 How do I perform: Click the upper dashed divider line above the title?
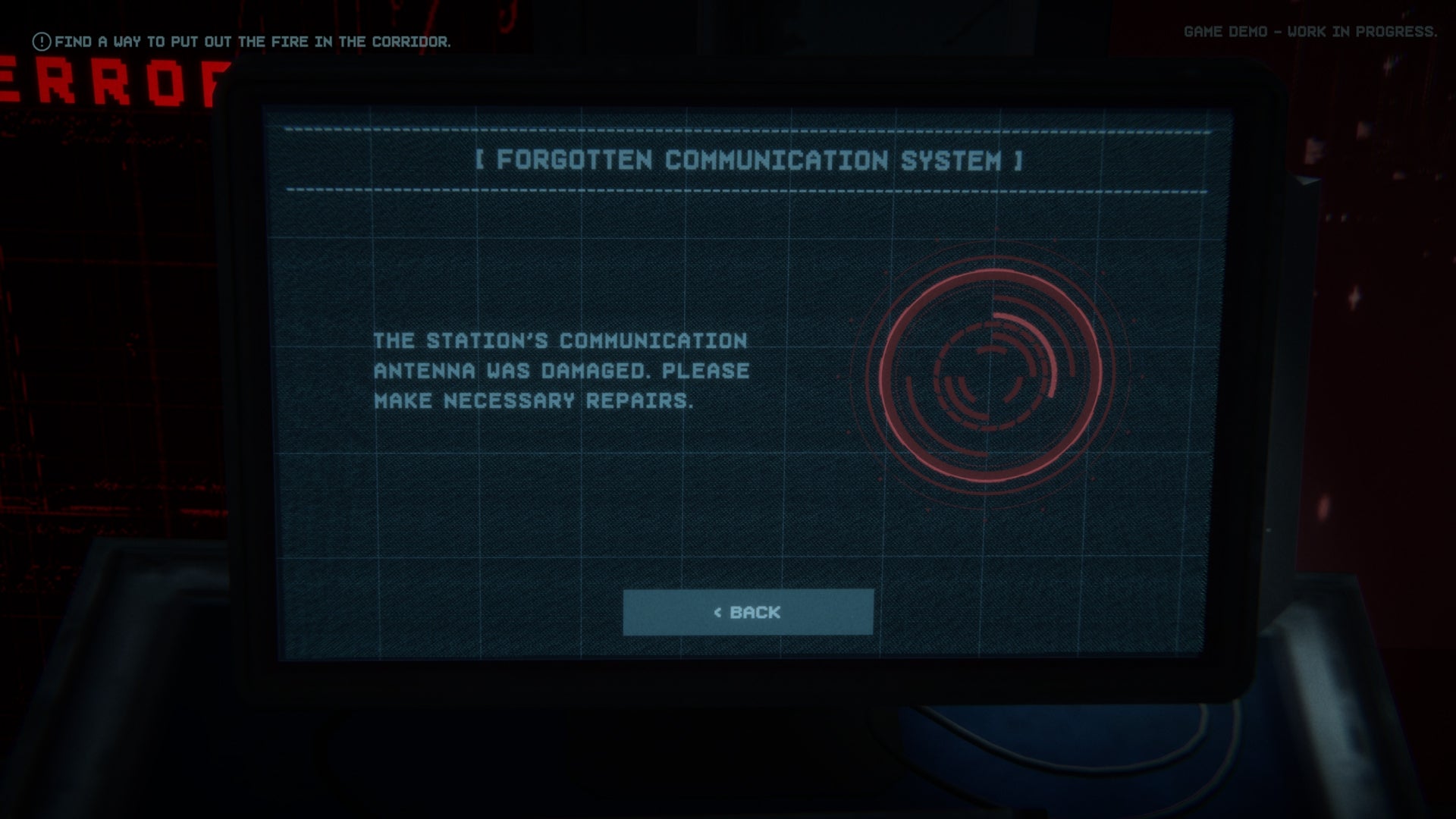click(747, 129)
